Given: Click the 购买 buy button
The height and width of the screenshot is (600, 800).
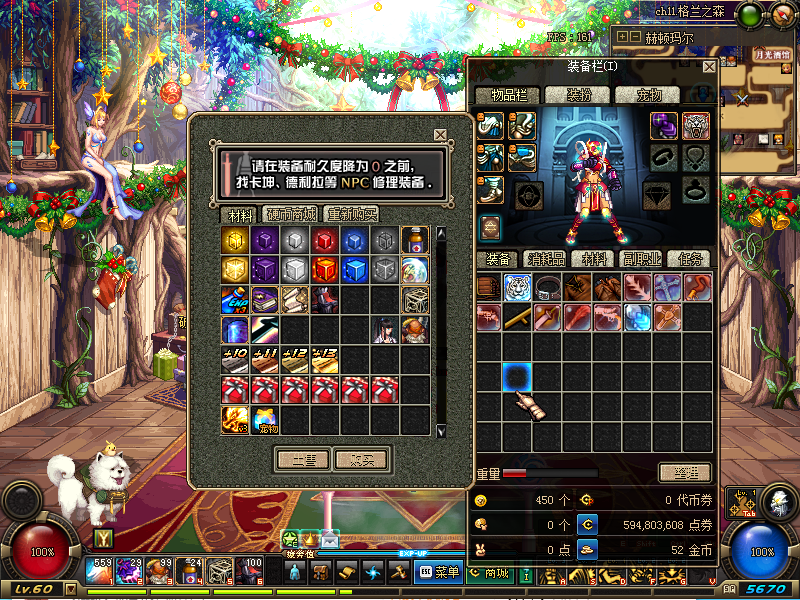Looking at the screenshot, I should (361, 460).
